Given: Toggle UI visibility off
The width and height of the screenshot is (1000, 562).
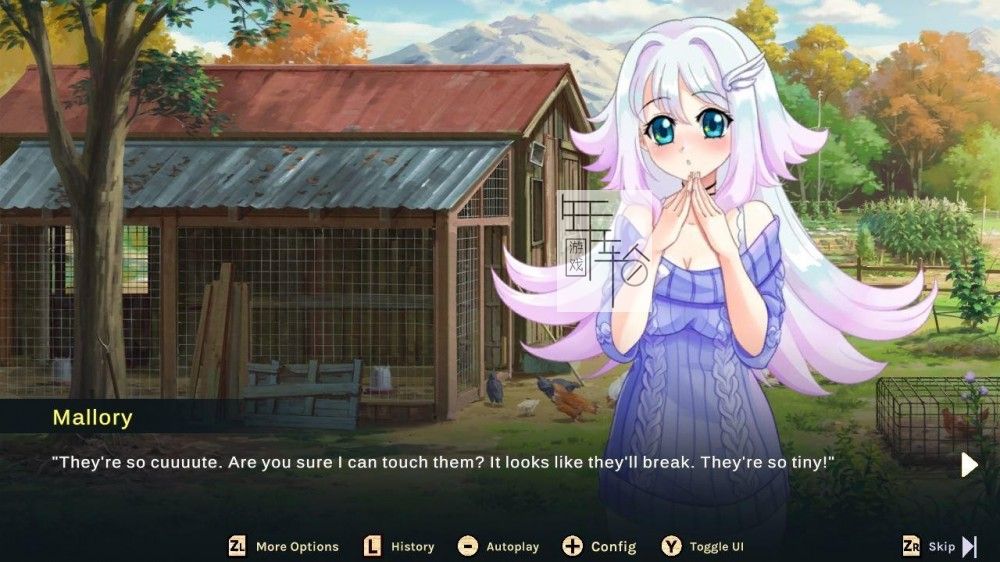Looking at the screenshot, I should [703, 547].
